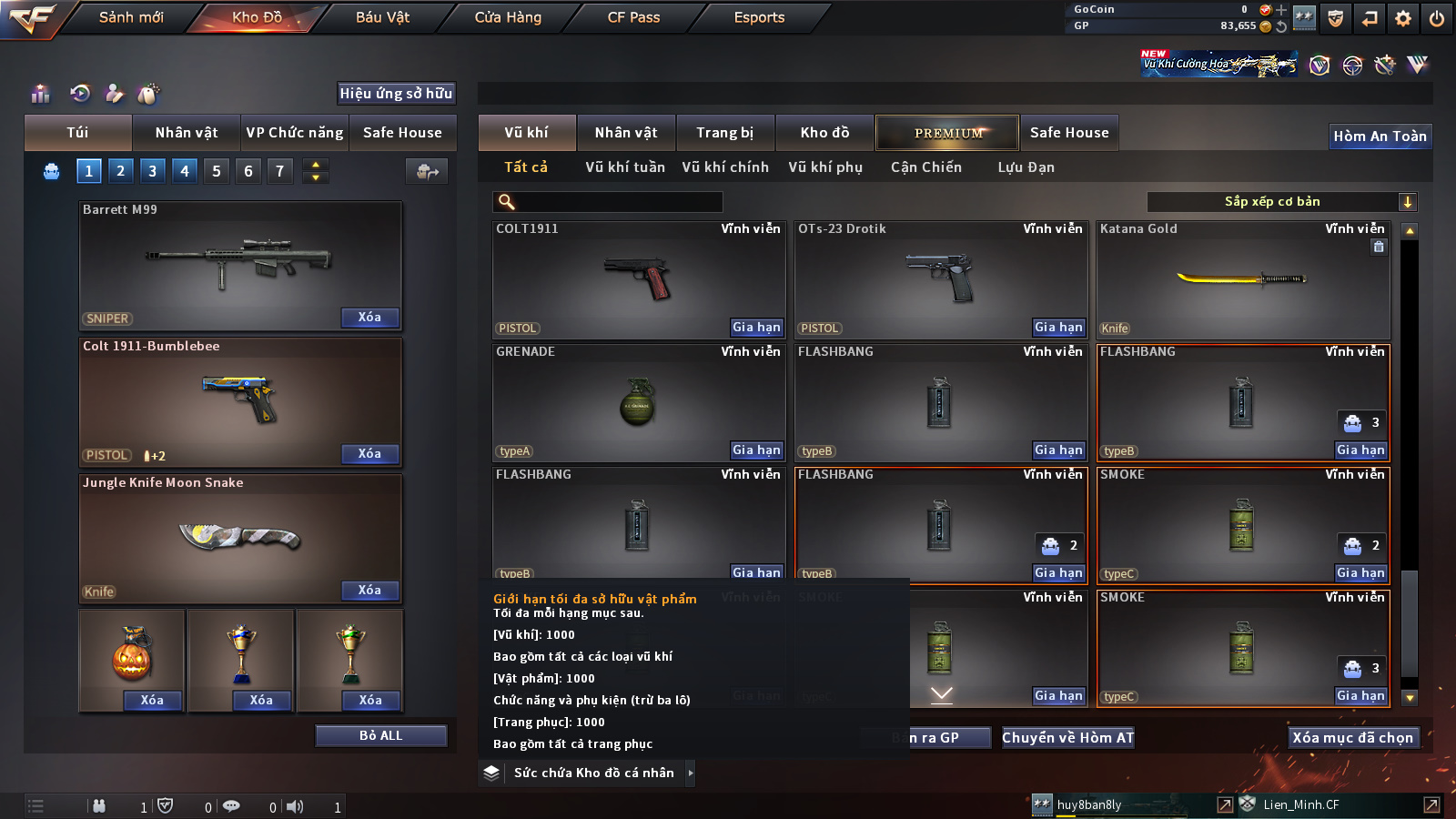Open the Esports menu
Screen dimensions: 1456x819
coord(759,17)
